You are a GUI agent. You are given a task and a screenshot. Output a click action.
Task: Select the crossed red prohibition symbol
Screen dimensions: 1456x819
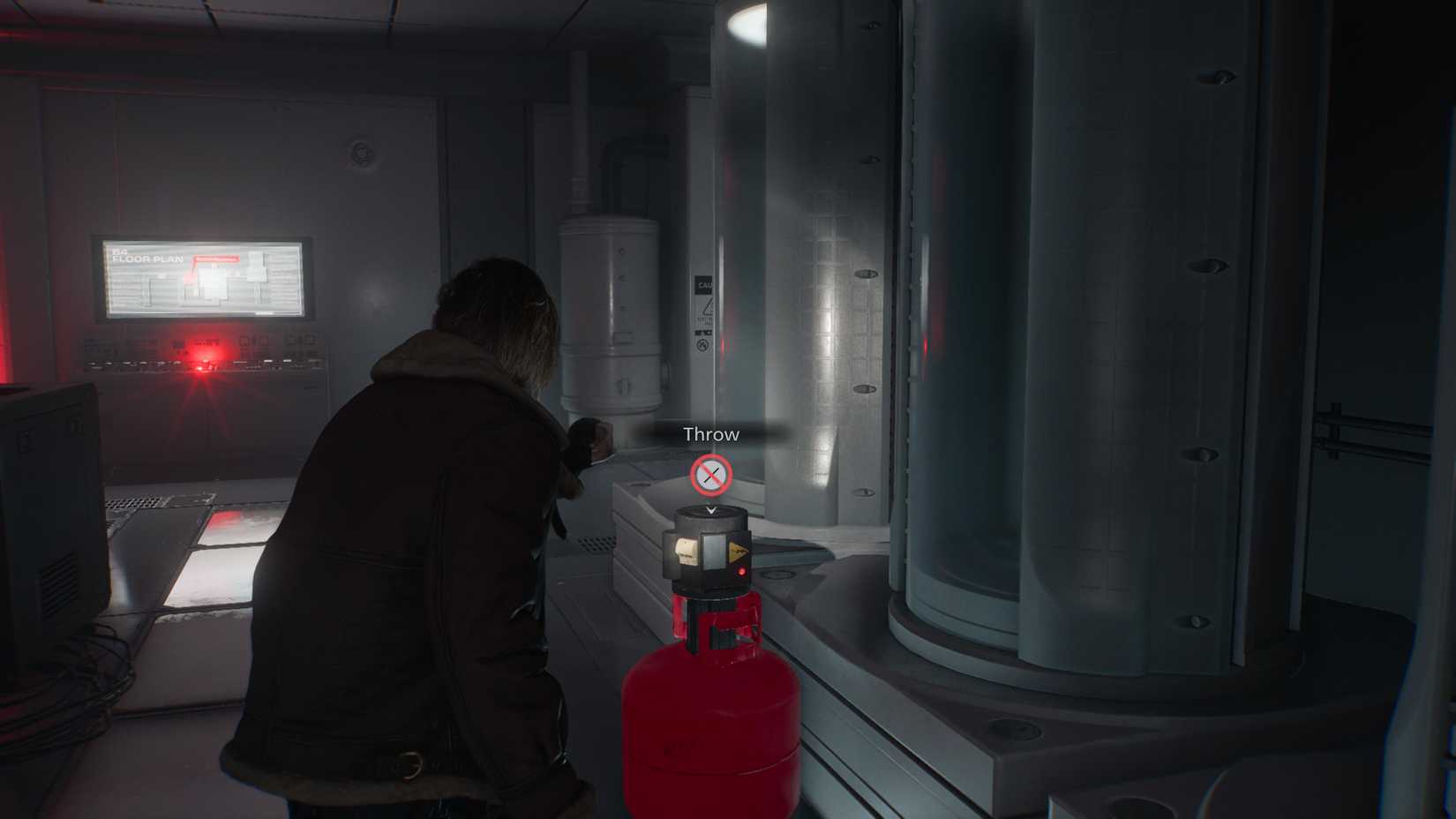(710, 473)
